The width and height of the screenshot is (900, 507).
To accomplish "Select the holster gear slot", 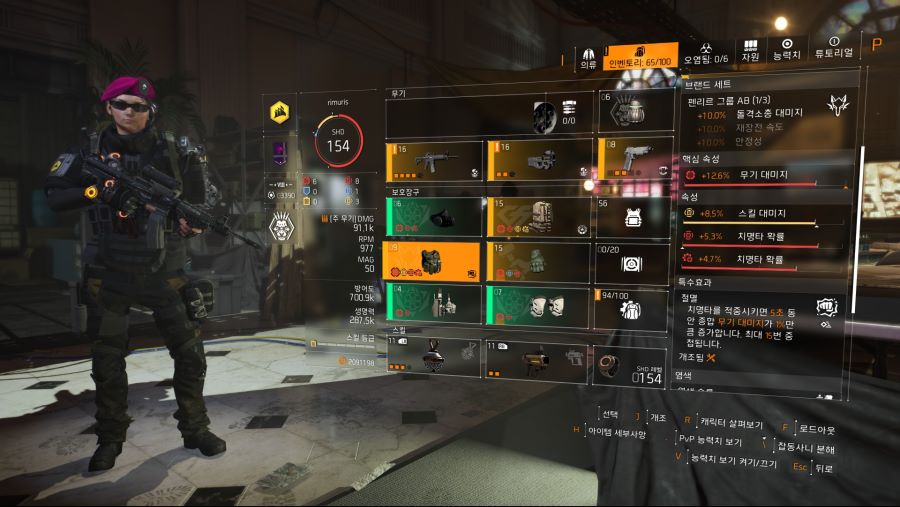I will tap(434, 305).
